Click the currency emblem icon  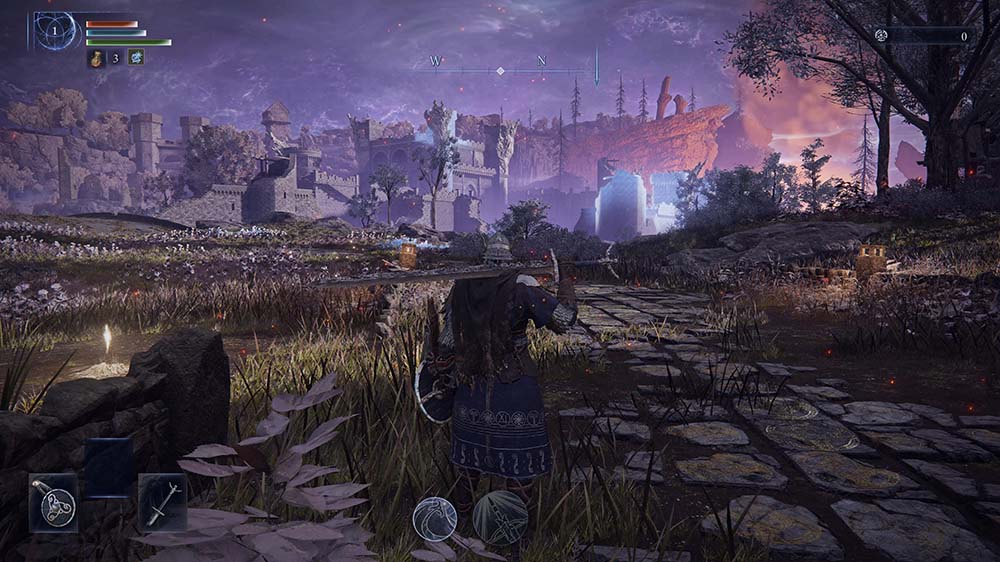point(882,35)
